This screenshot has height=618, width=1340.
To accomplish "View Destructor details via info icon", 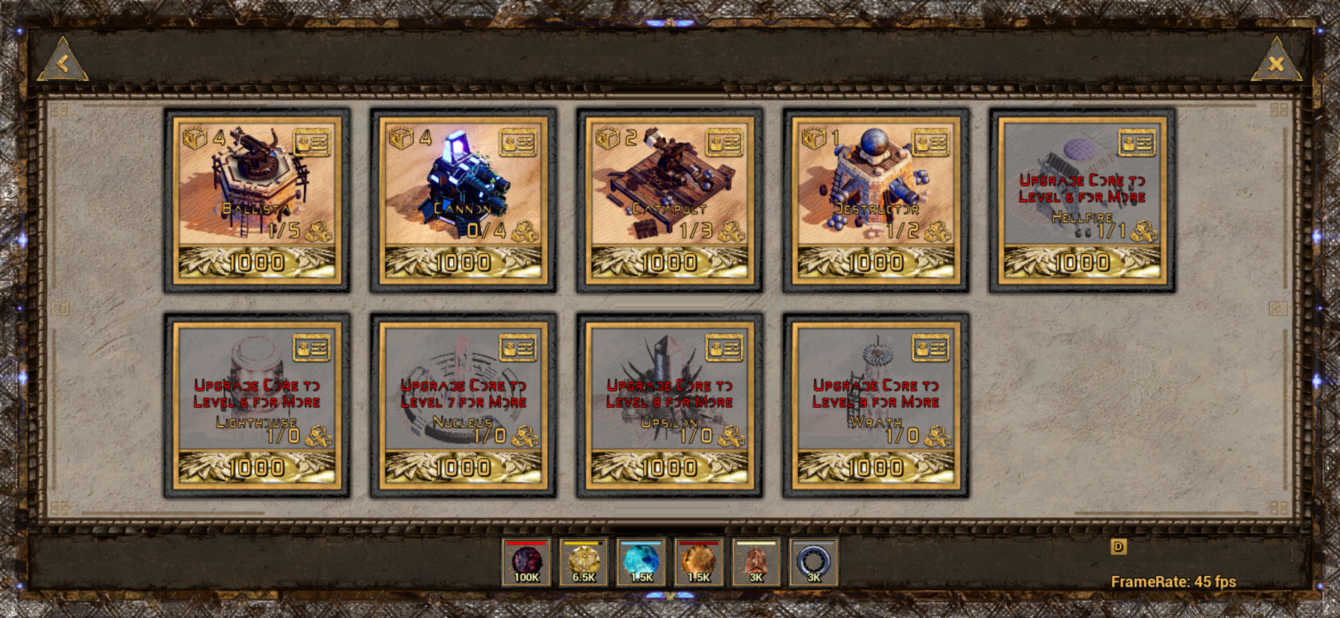I will 931,142.
